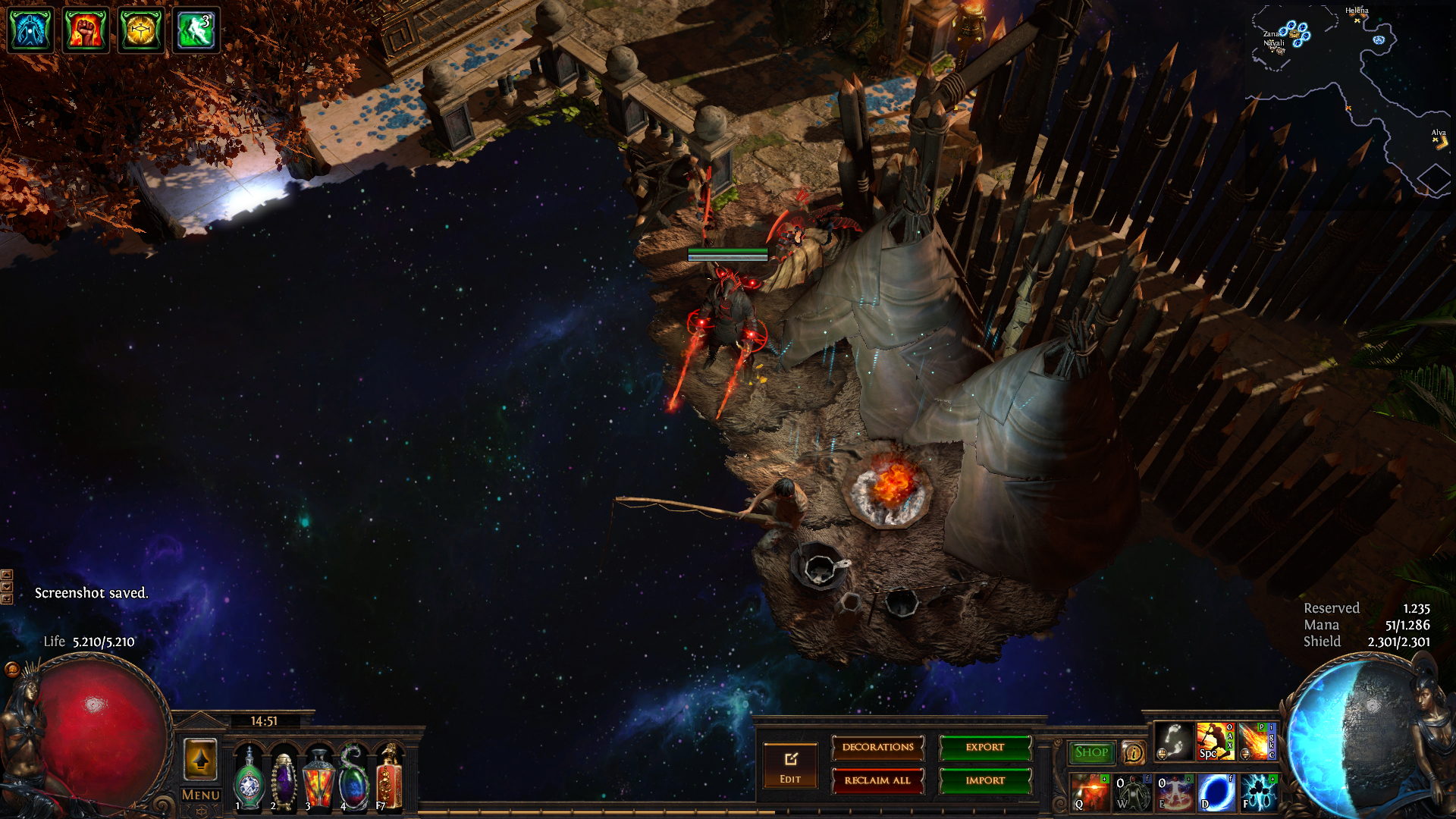Use the green diamond flask
Viewport: 1456px width, 819px height.
click(x=249, y=779)
